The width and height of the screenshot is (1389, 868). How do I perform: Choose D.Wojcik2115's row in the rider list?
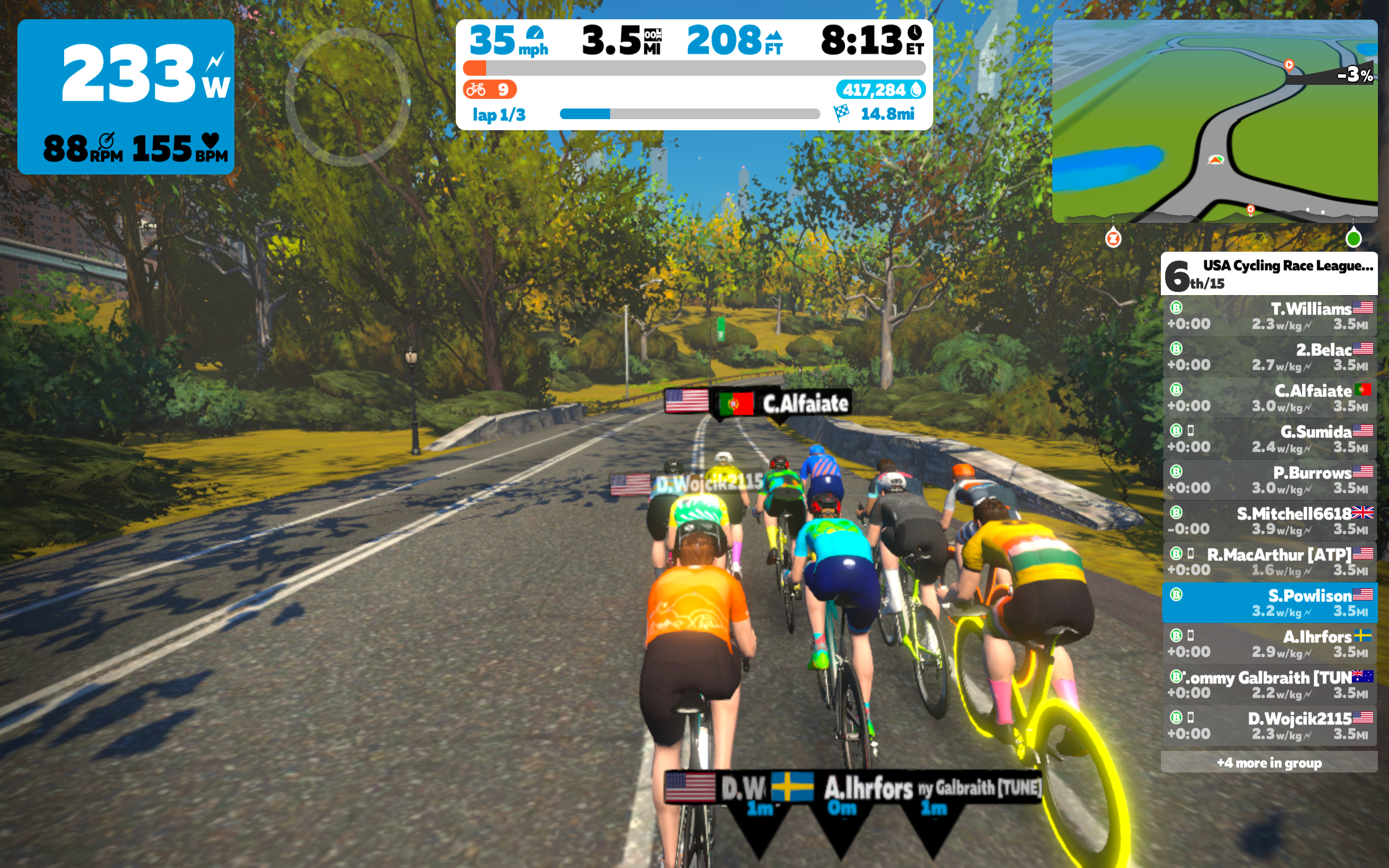(1269, 726)
